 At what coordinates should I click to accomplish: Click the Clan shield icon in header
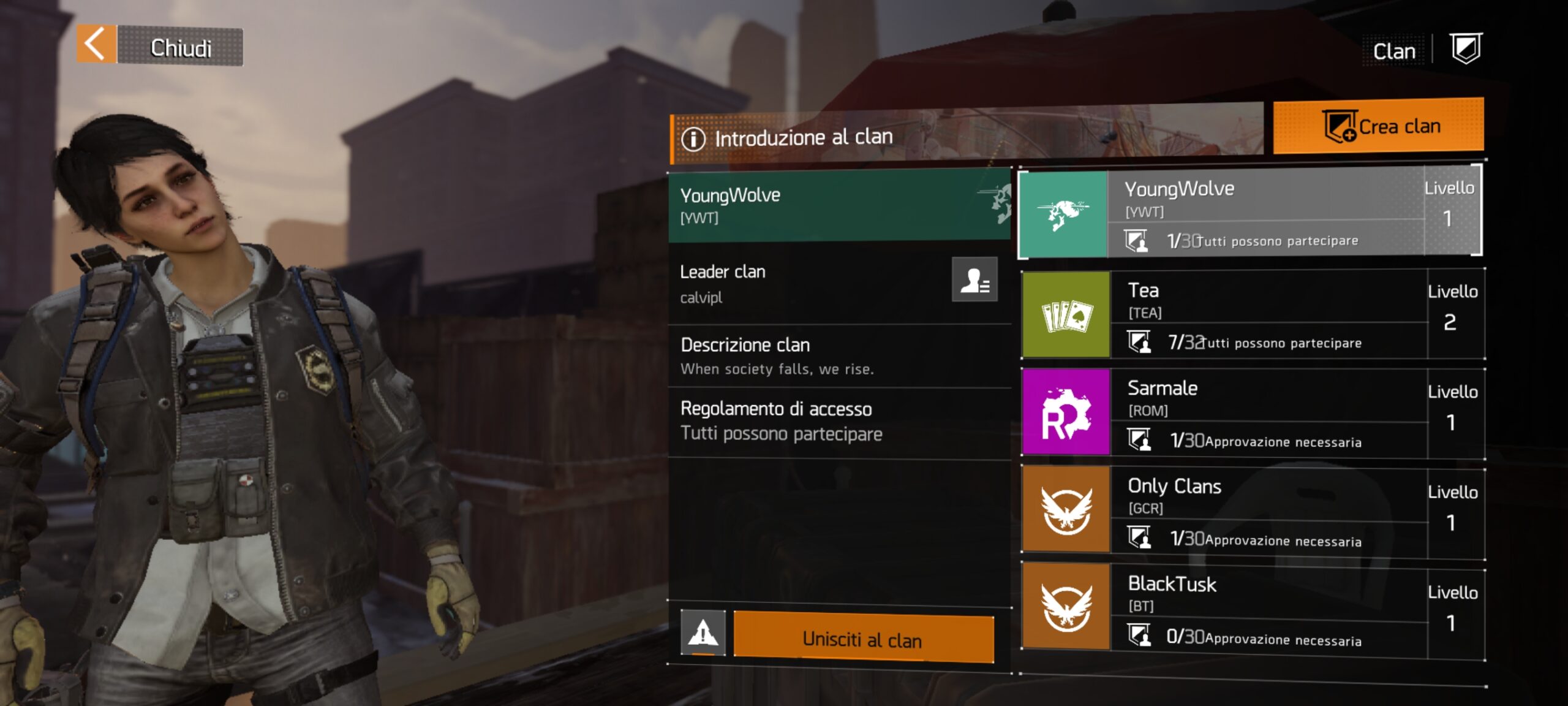[1466, 48]
